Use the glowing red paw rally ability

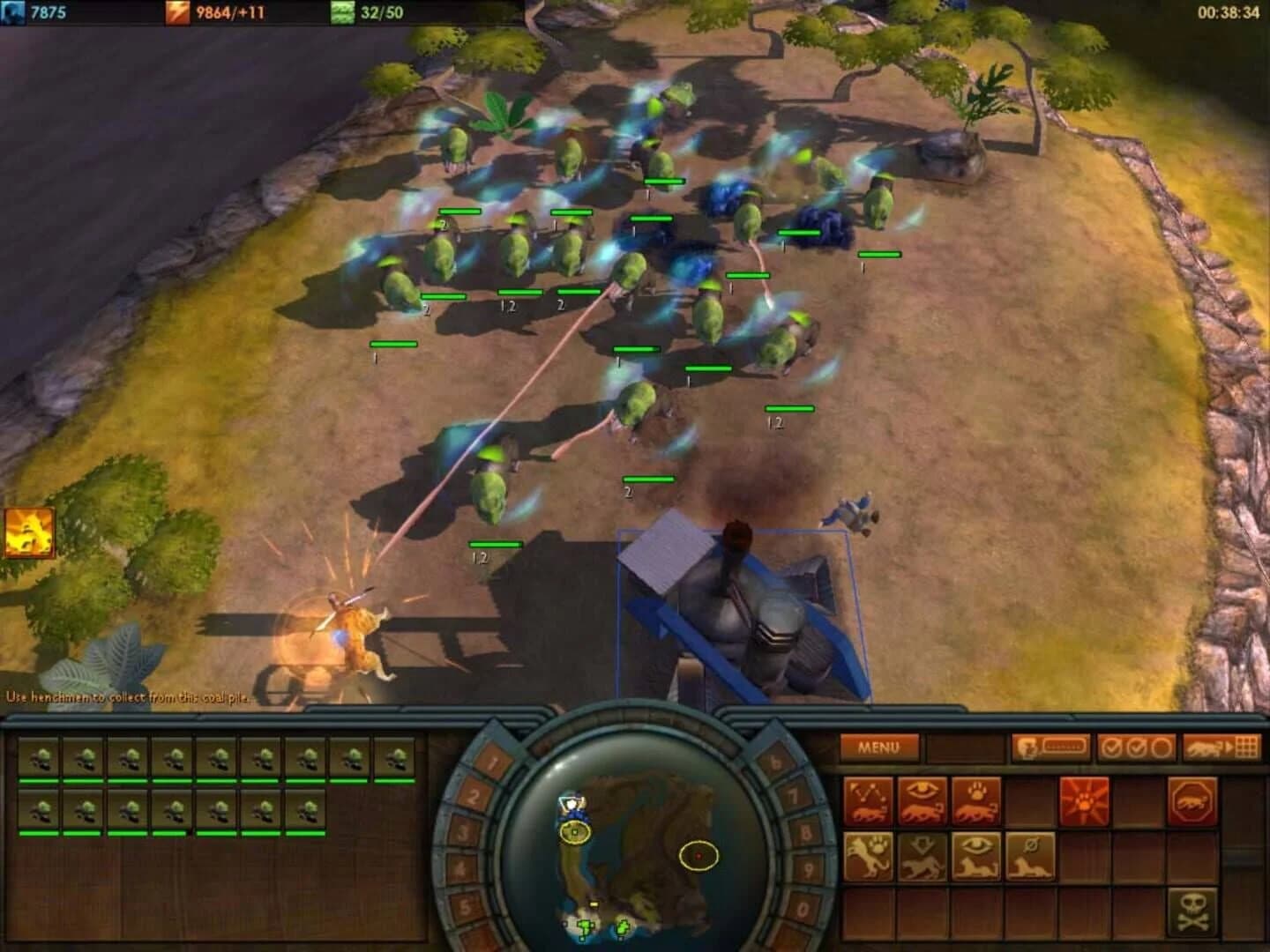pyautogui.click(x=1086, y=800)
